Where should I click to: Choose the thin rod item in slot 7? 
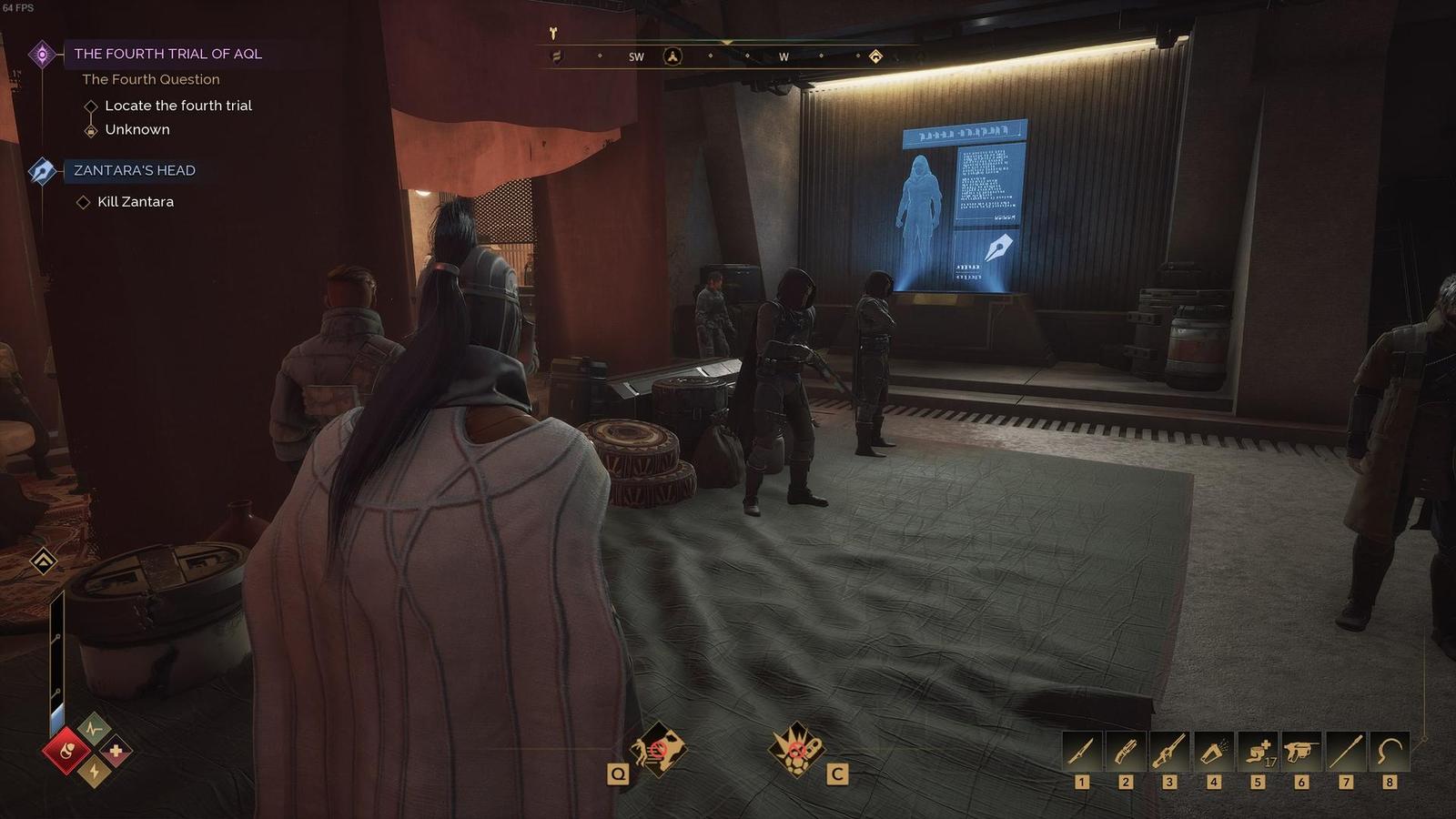pyautogui.click(x=1346, y=752)
